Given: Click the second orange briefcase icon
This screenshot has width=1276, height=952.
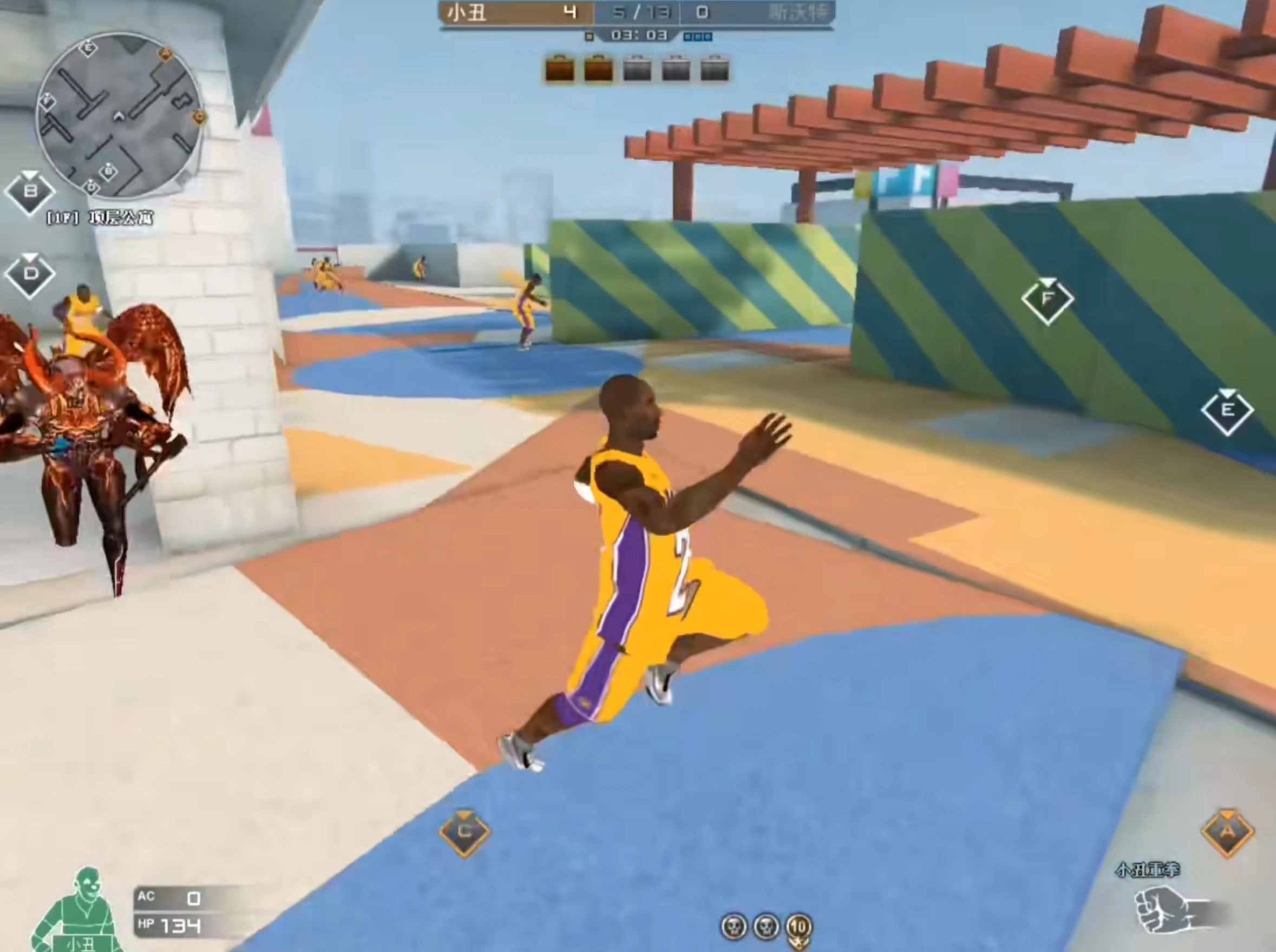Looking at the screenshot, I should (598, 68).
